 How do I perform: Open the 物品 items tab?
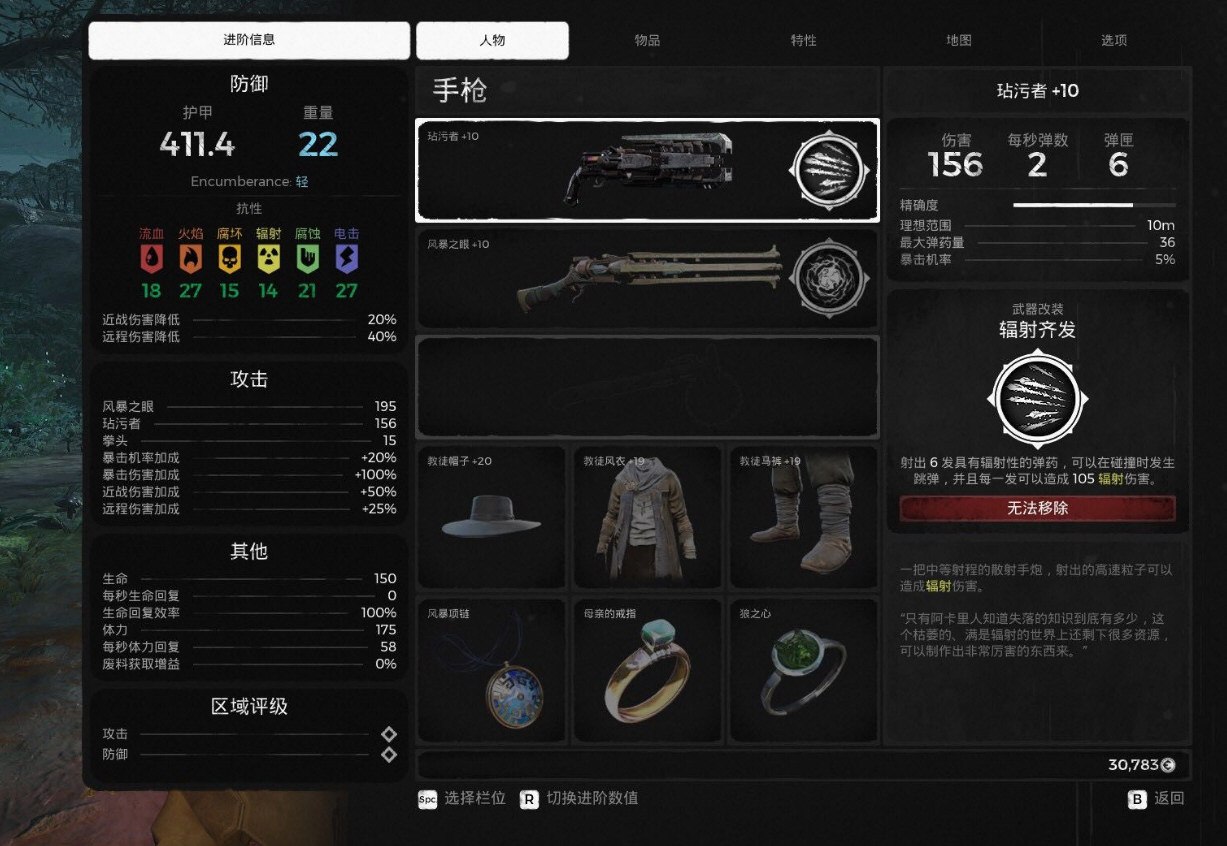tap(647, 41)
